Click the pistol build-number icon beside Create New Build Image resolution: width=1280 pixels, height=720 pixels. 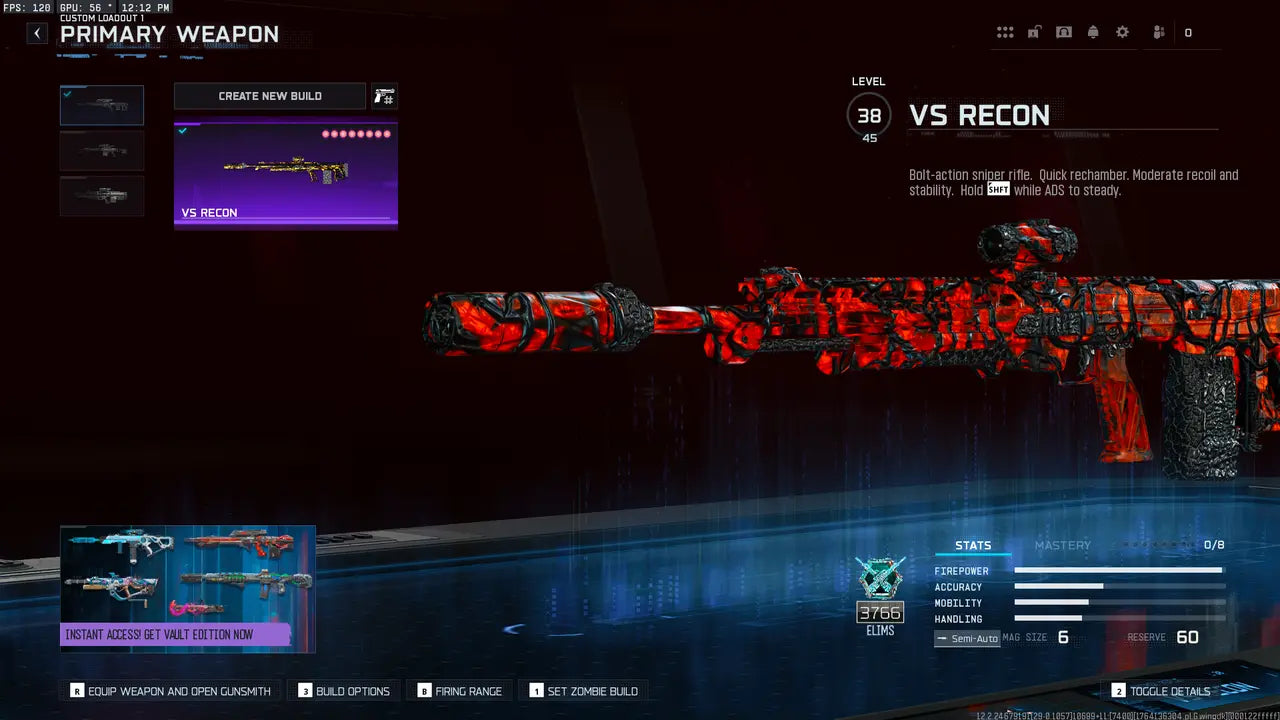point(384,95)
